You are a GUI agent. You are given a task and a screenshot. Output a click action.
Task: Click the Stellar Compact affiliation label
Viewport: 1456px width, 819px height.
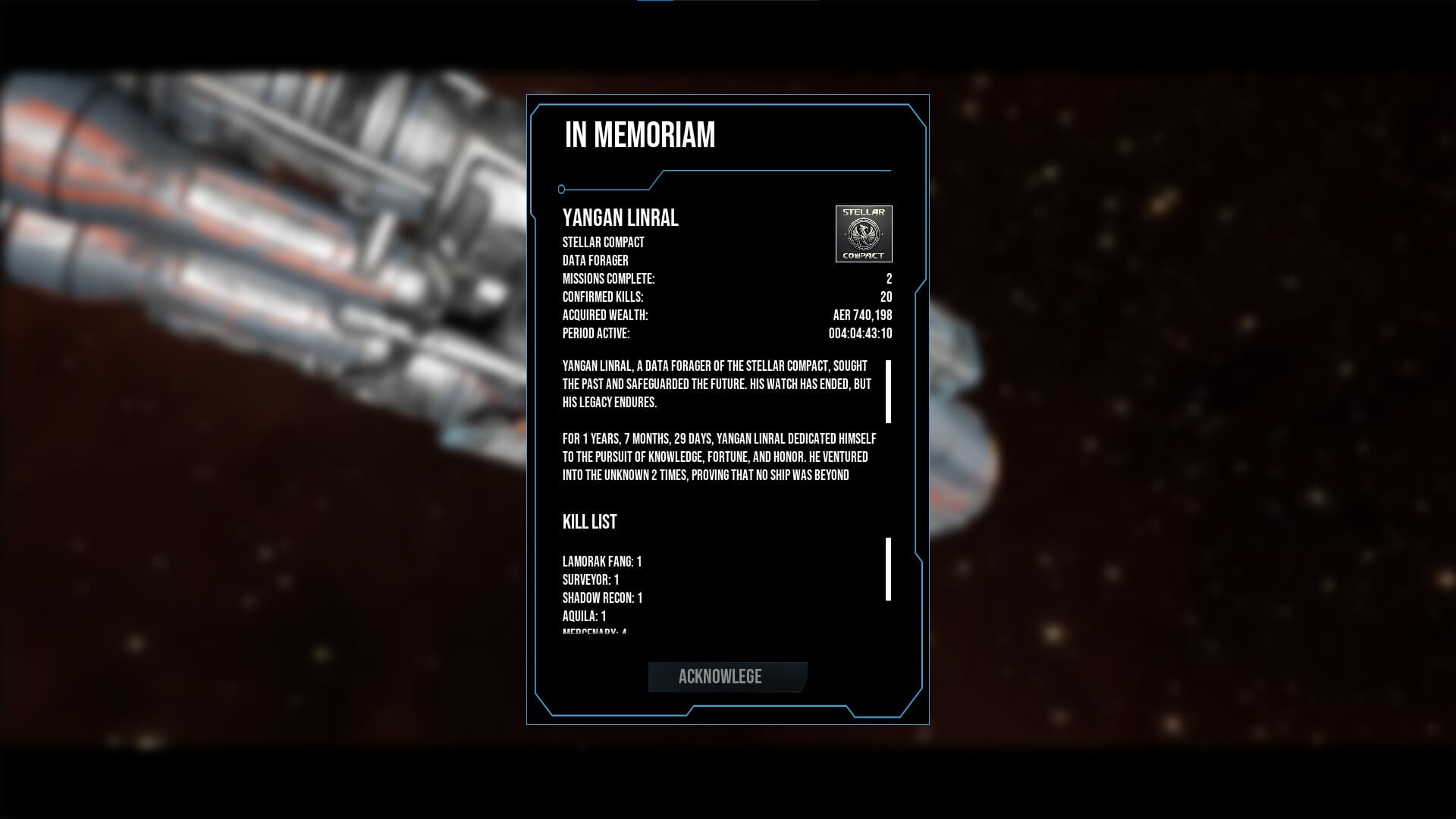tap(603, 242)
